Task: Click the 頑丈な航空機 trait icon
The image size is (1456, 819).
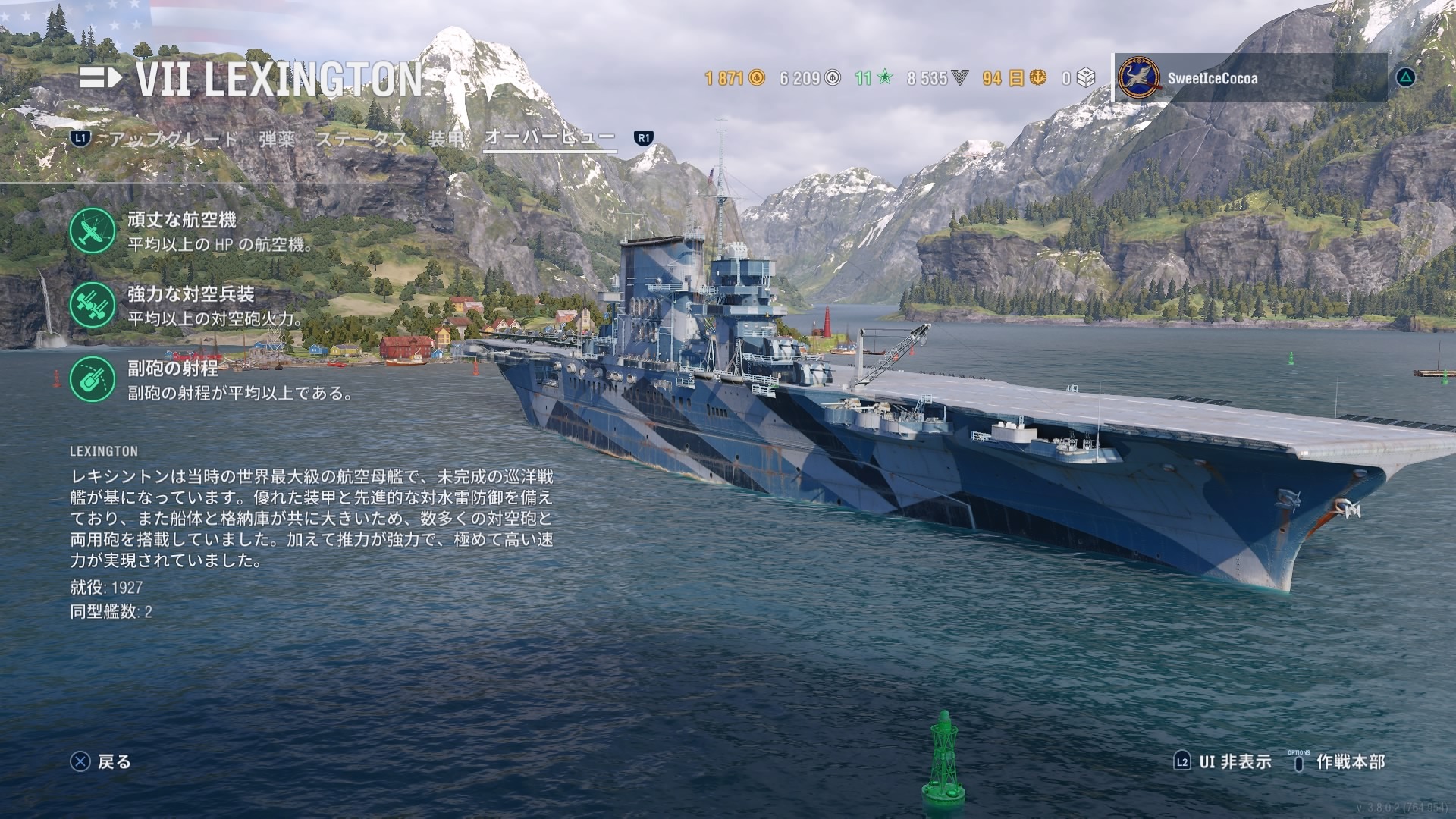Action: point(93,231)
